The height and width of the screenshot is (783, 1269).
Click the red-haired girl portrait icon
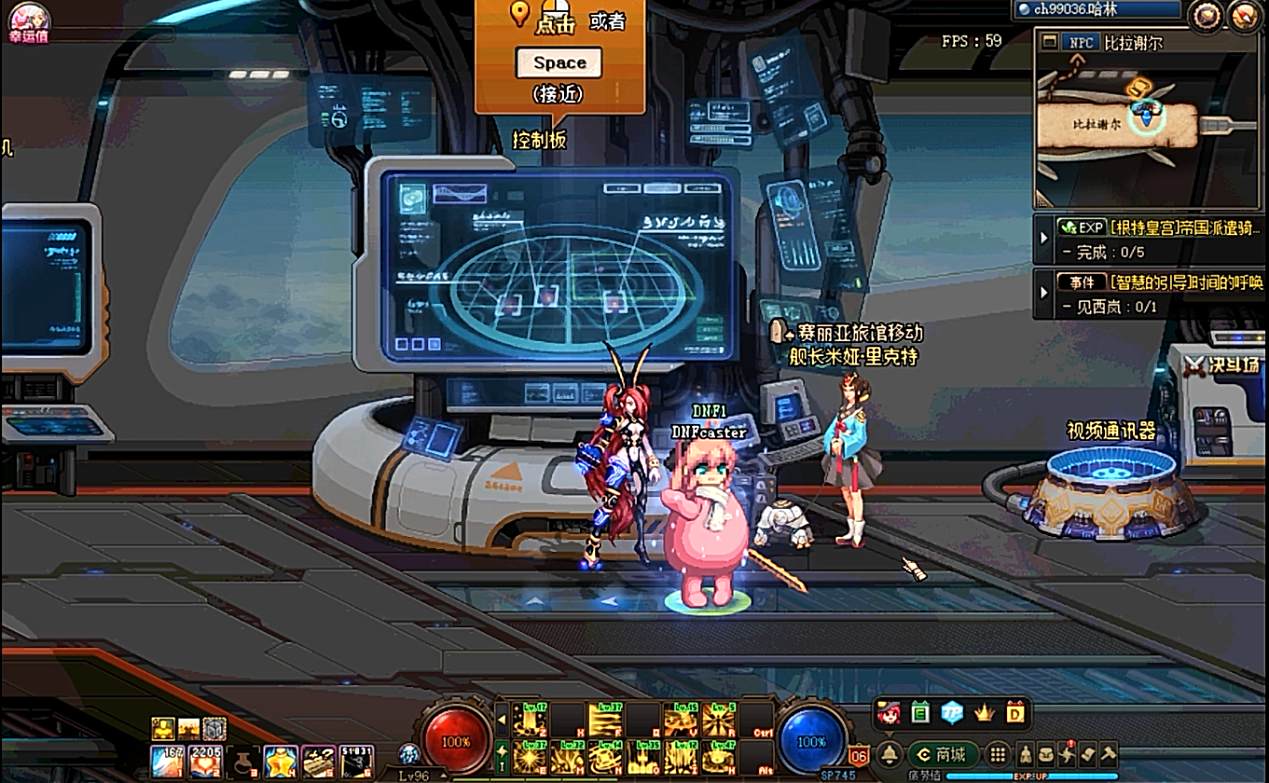pos(889,713)
